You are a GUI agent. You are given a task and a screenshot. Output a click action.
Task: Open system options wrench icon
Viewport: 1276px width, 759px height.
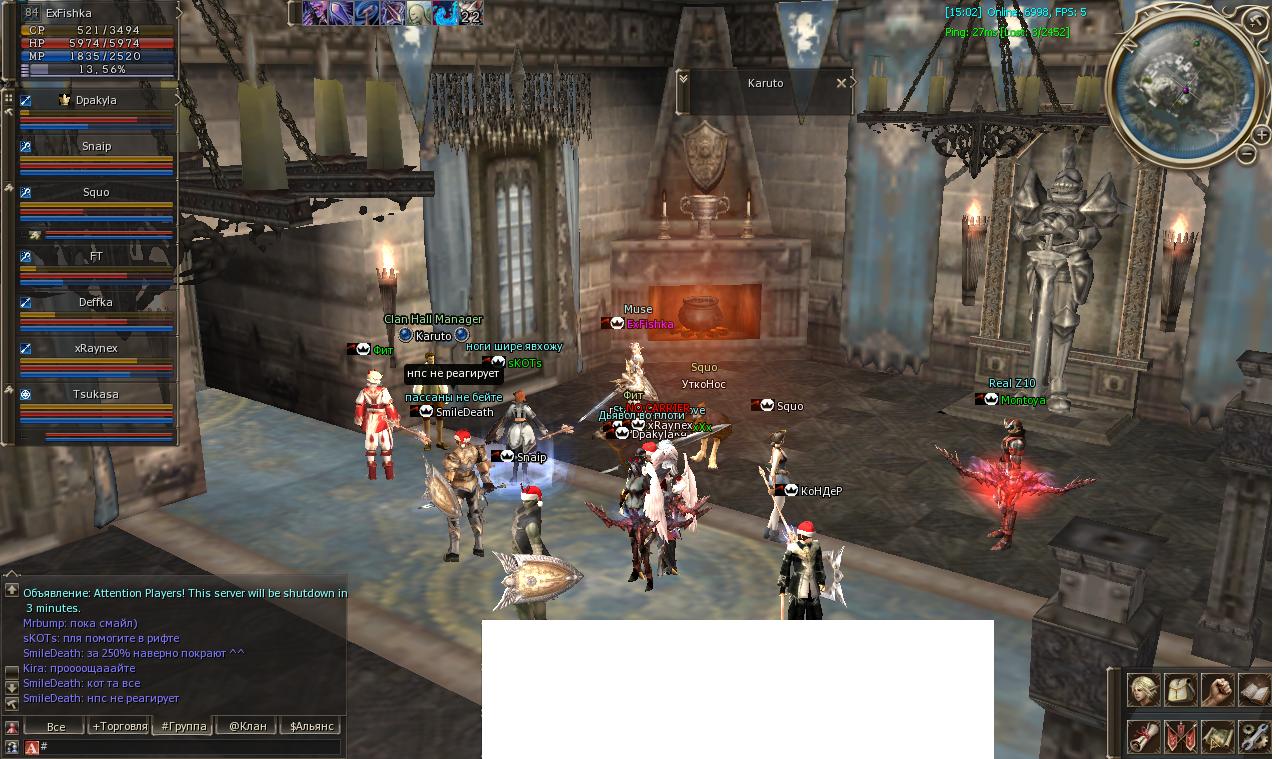(1253, 736)
